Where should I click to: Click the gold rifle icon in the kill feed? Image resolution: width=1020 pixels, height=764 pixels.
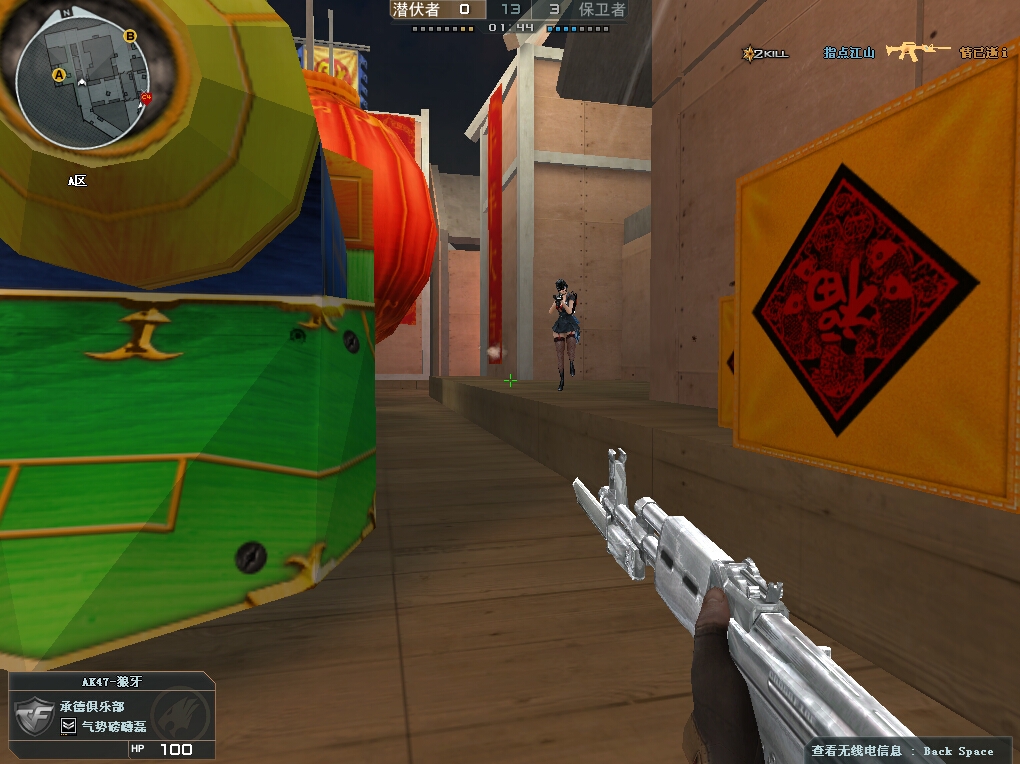915,50
